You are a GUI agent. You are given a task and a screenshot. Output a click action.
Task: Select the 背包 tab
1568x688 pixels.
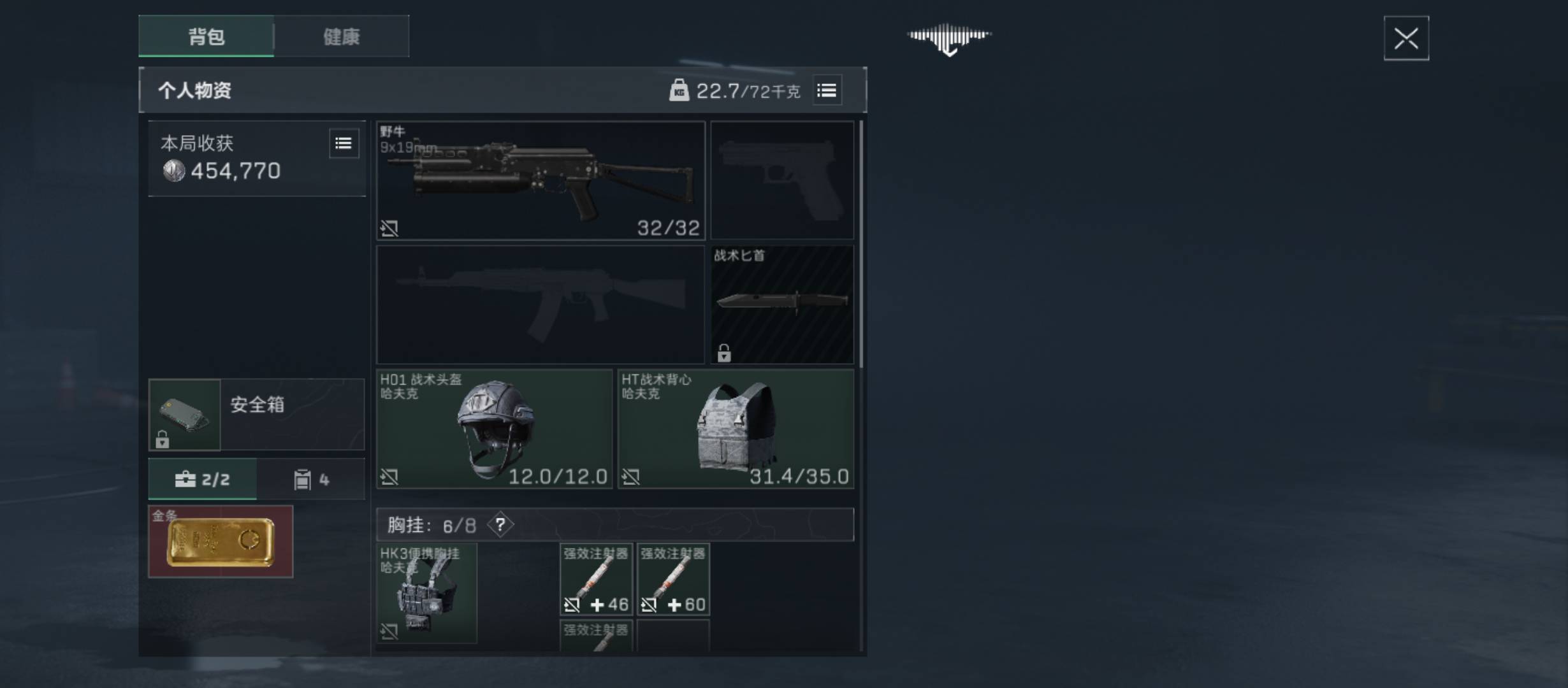coord(207,36)
